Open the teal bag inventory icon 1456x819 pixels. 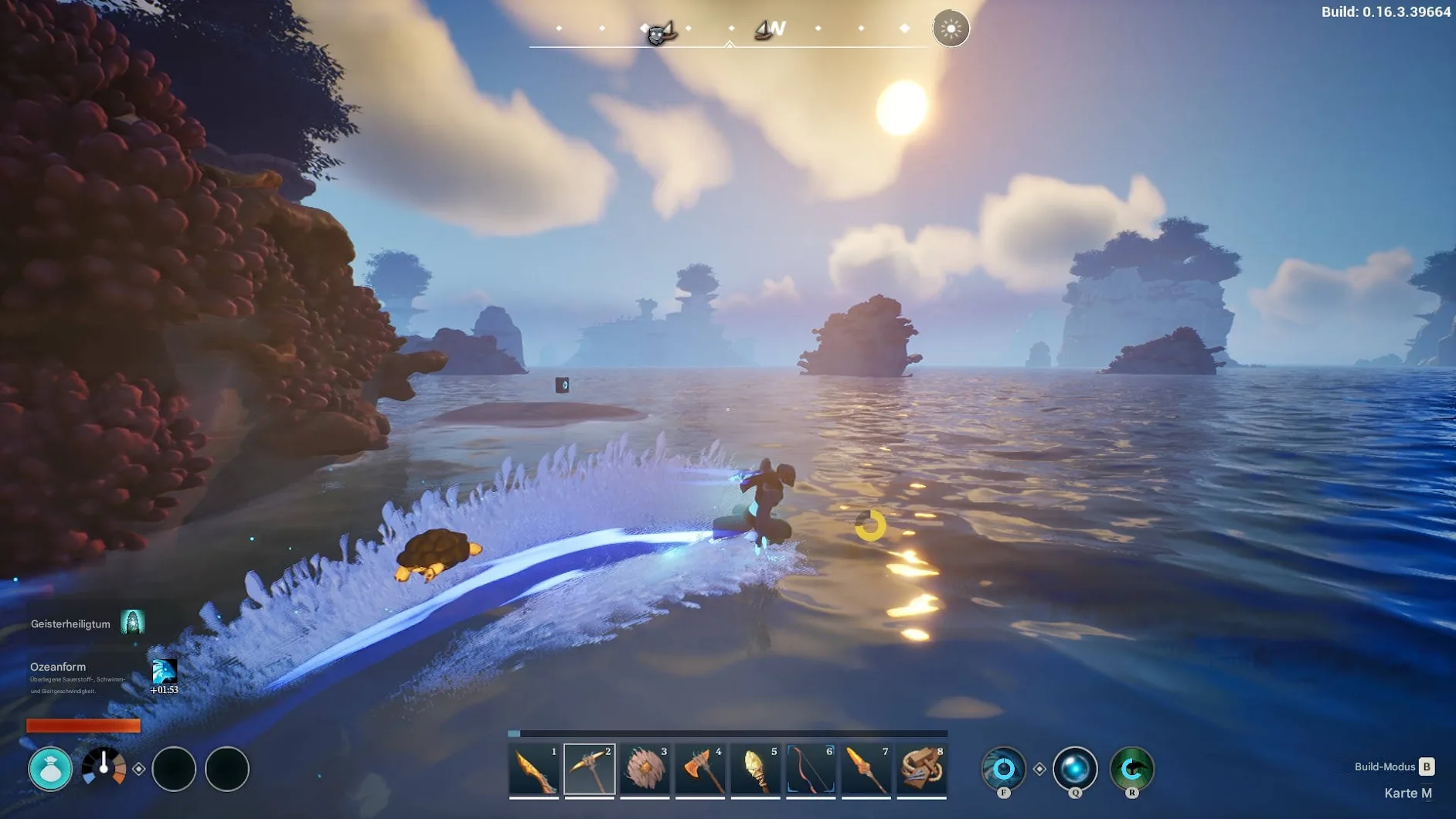pyautogui.click(x=50, y=769)
